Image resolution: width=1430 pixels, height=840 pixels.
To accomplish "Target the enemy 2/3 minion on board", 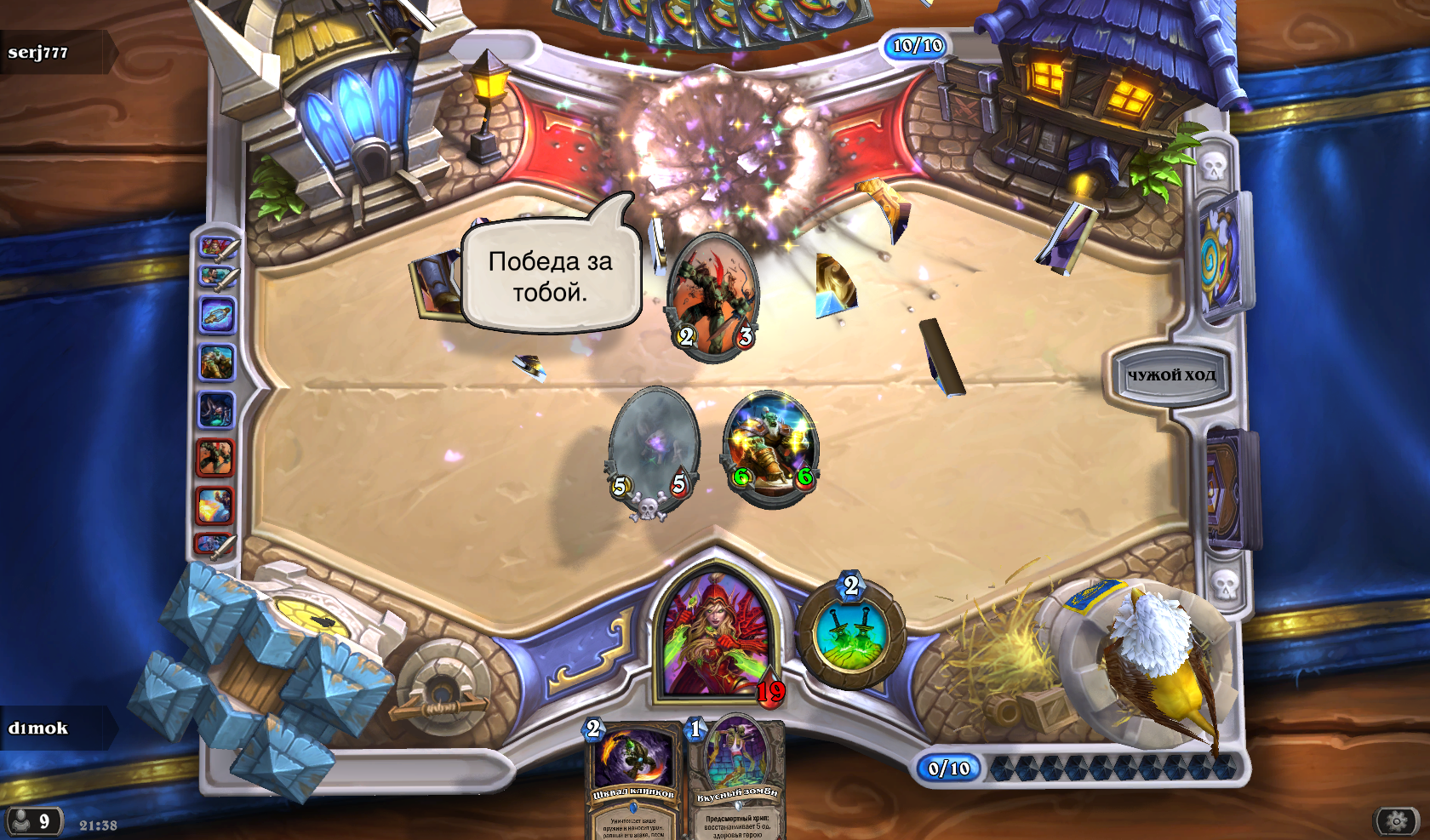I will click(x=714, y=298).
